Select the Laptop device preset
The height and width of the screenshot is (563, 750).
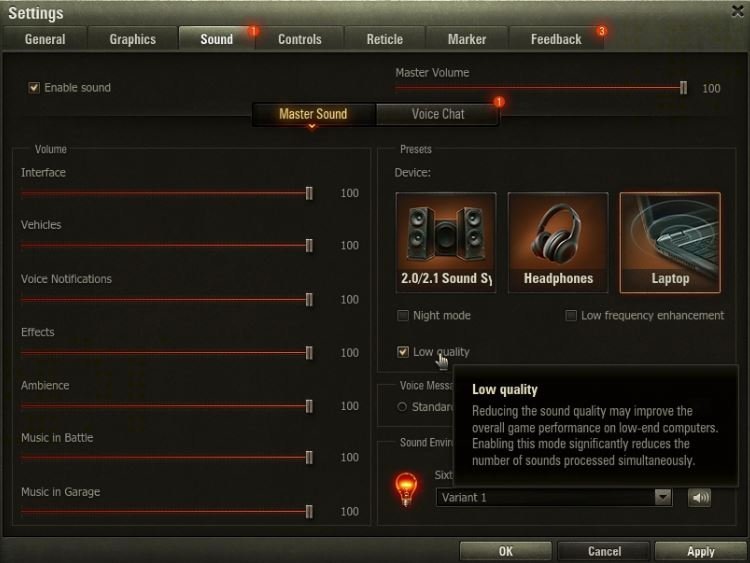670,242
